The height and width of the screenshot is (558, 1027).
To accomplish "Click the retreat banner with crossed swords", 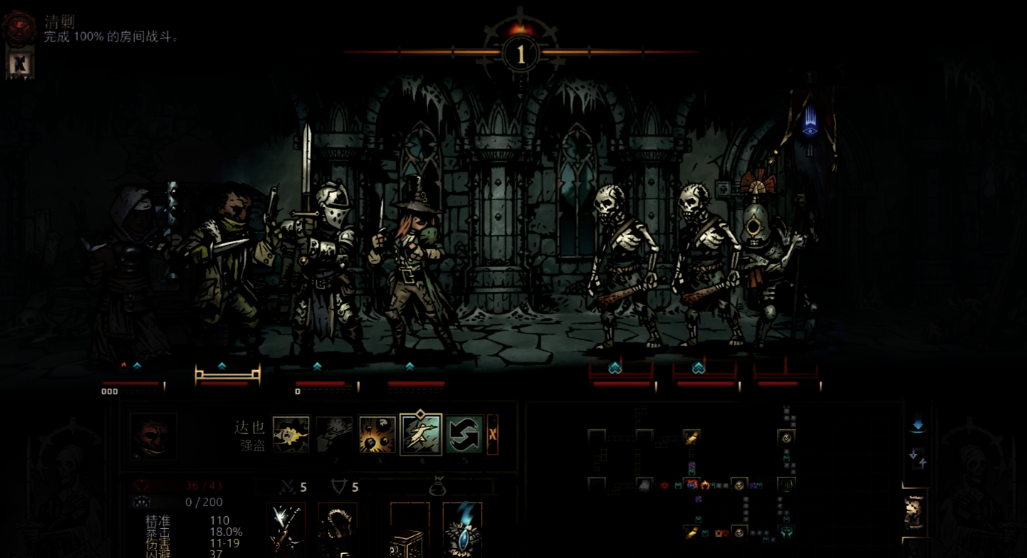I will coord(19,63).
